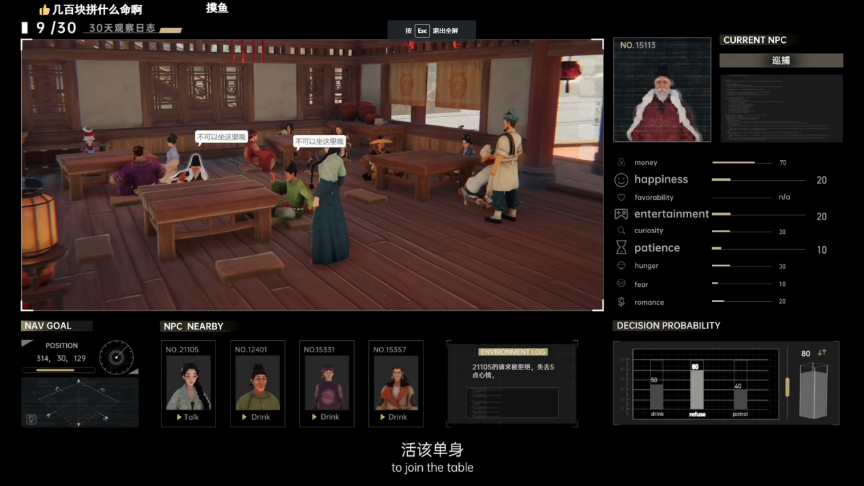The image size is (864, 486).
Task: Select nearby NPC card No. 21105
Action: pyautogui.click(x=188, y=384)
